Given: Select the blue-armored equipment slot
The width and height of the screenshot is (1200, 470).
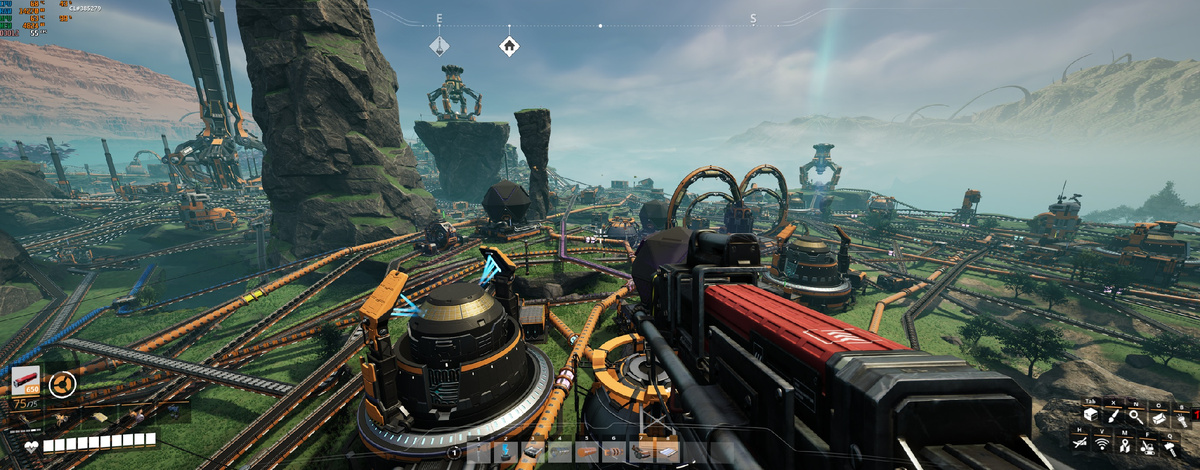Looking at the screenshot, I should tap(174, 411).
